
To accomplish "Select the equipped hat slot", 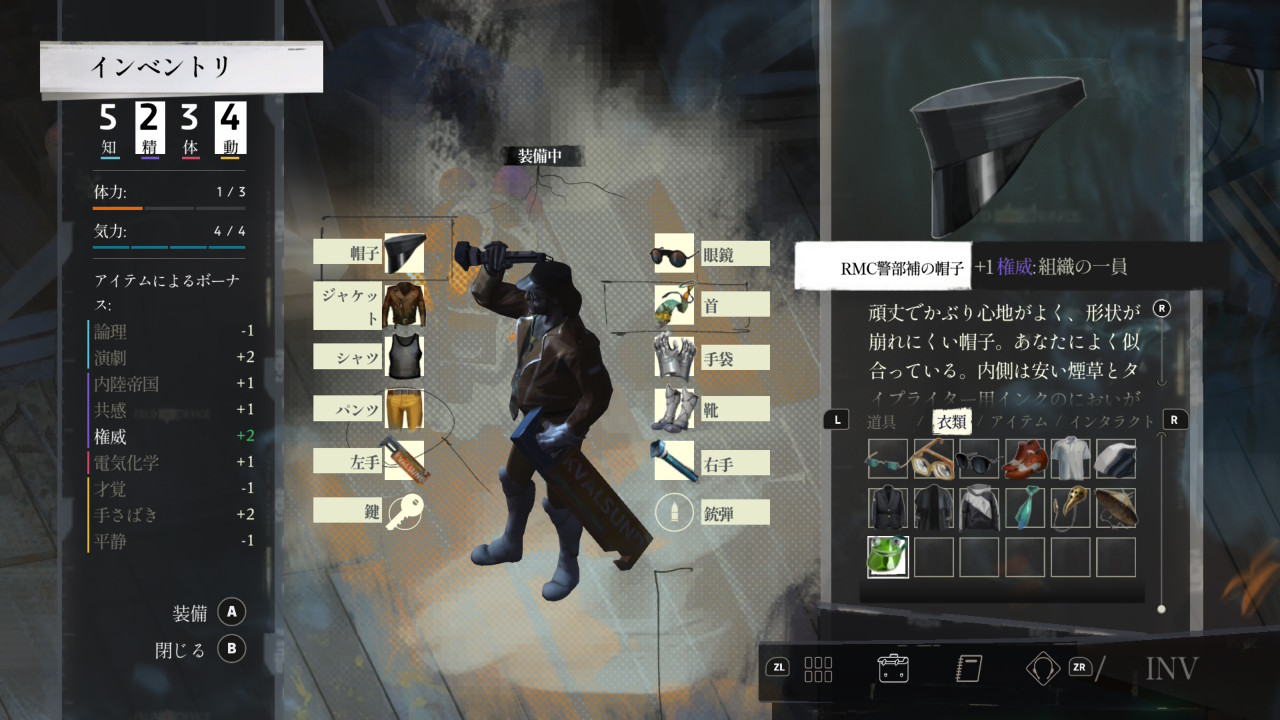I will tap(404, 254).
